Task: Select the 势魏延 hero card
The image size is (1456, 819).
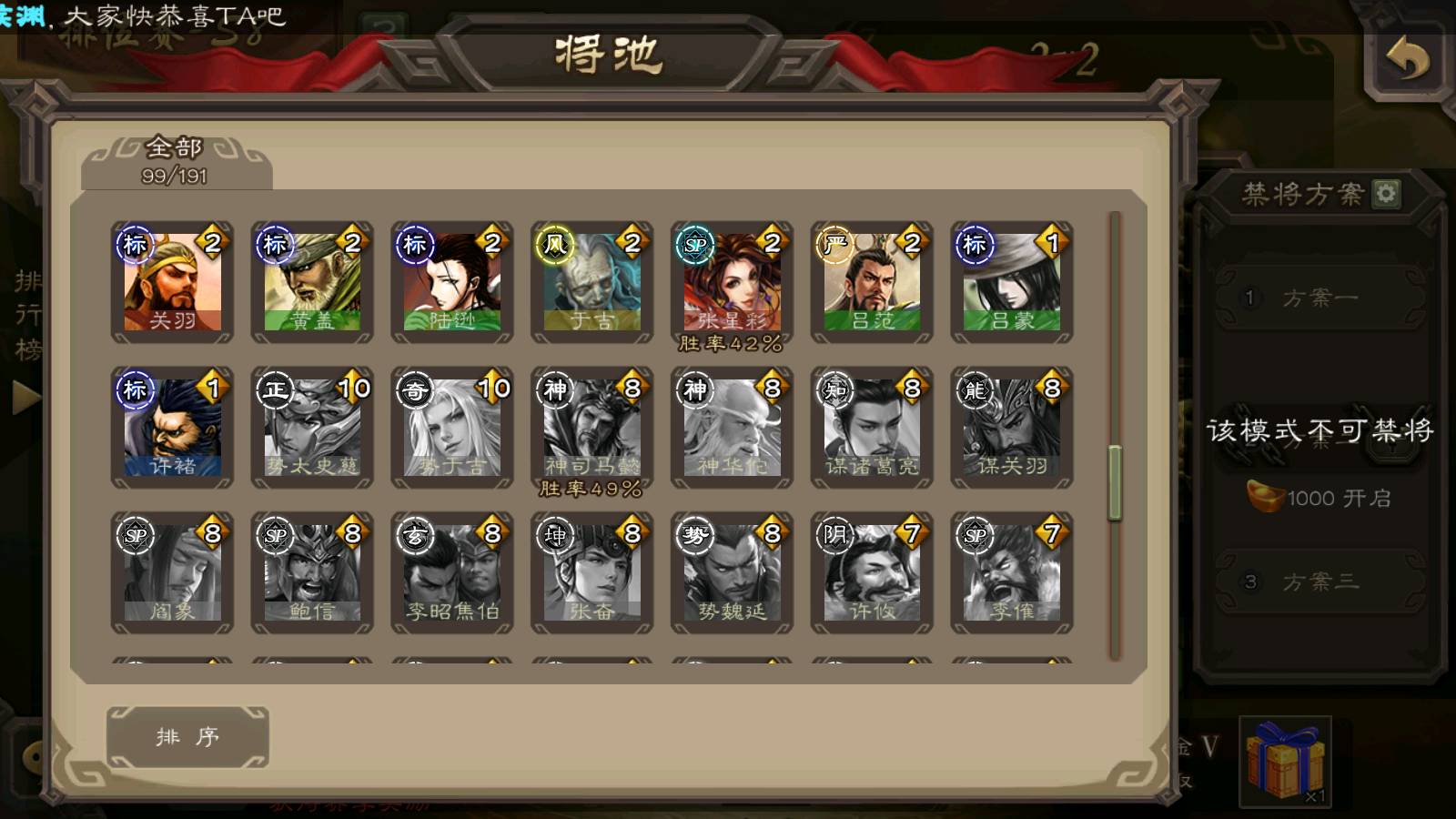Action: click(732, 573)
